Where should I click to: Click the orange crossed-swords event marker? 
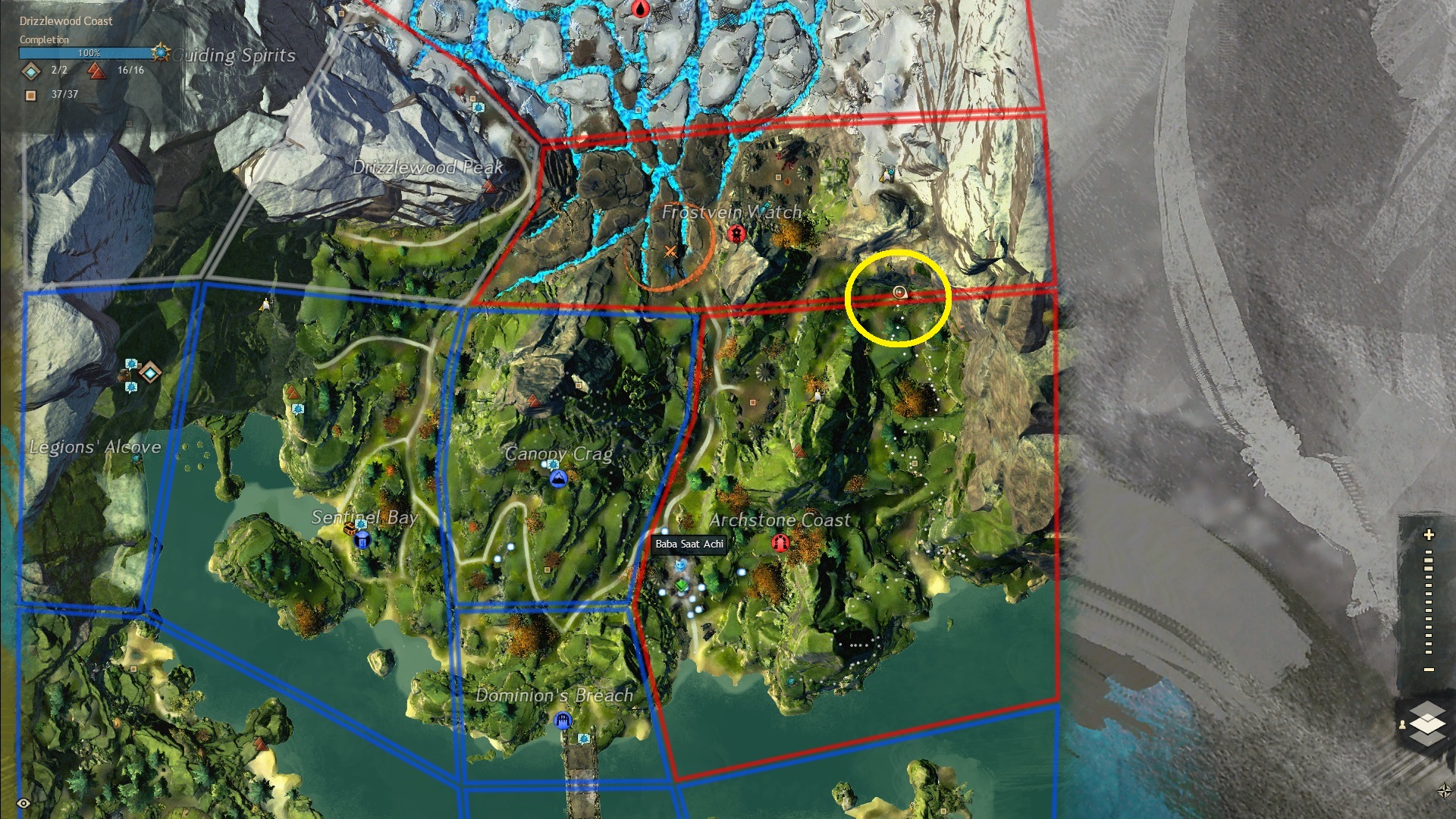(670, 252)
